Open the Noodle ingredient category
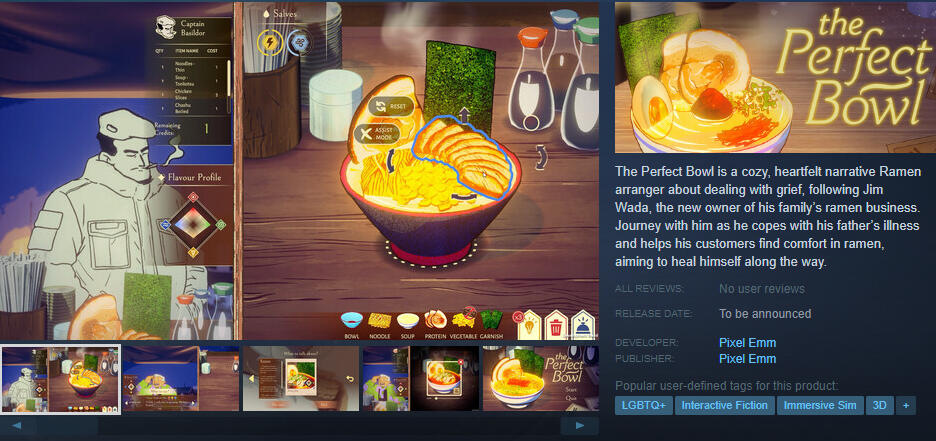 pyautogui.click(x=380, y=322)
